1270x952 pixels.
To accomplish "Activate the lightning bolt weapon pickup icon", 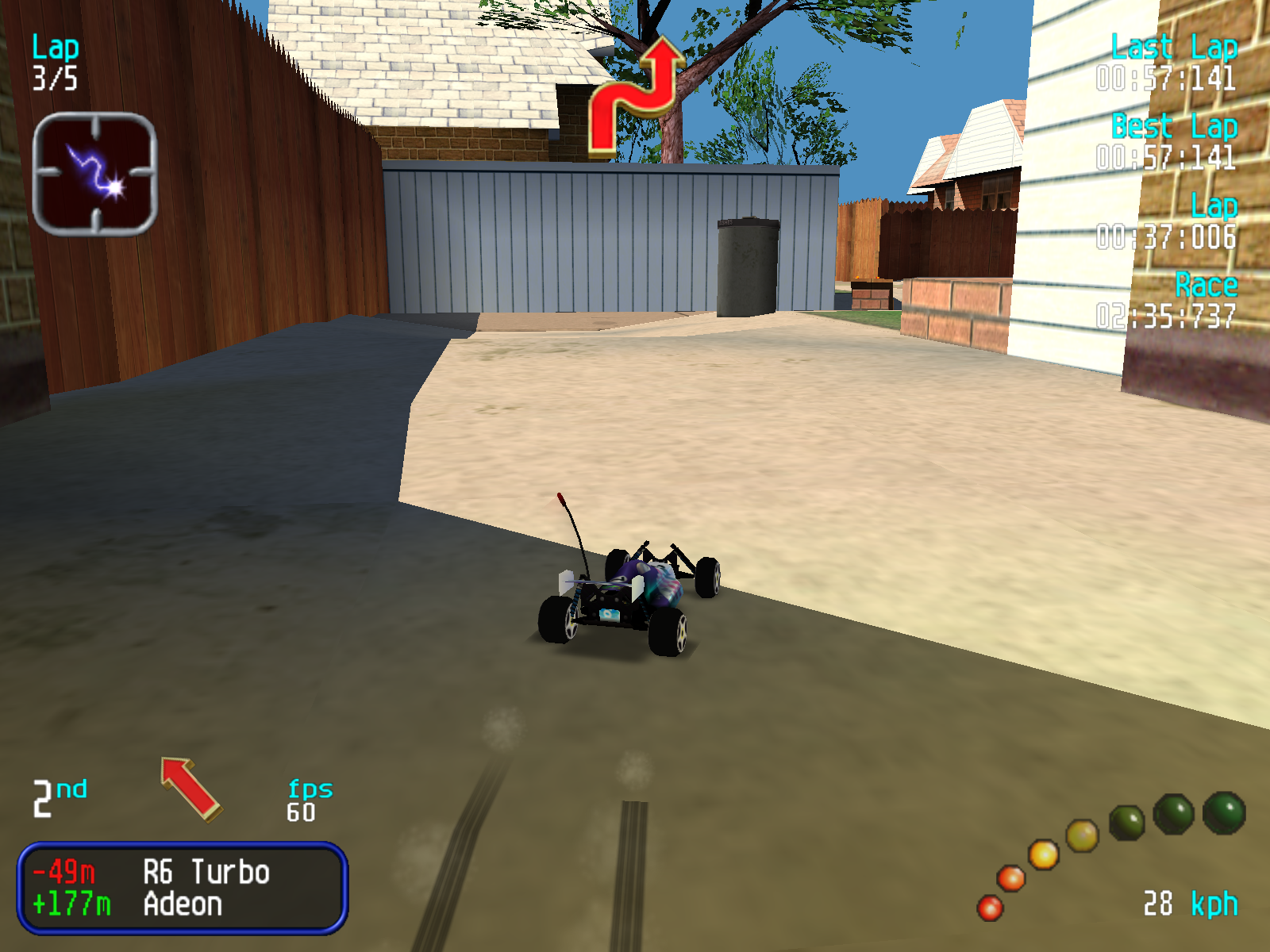I will coord(94,174).
